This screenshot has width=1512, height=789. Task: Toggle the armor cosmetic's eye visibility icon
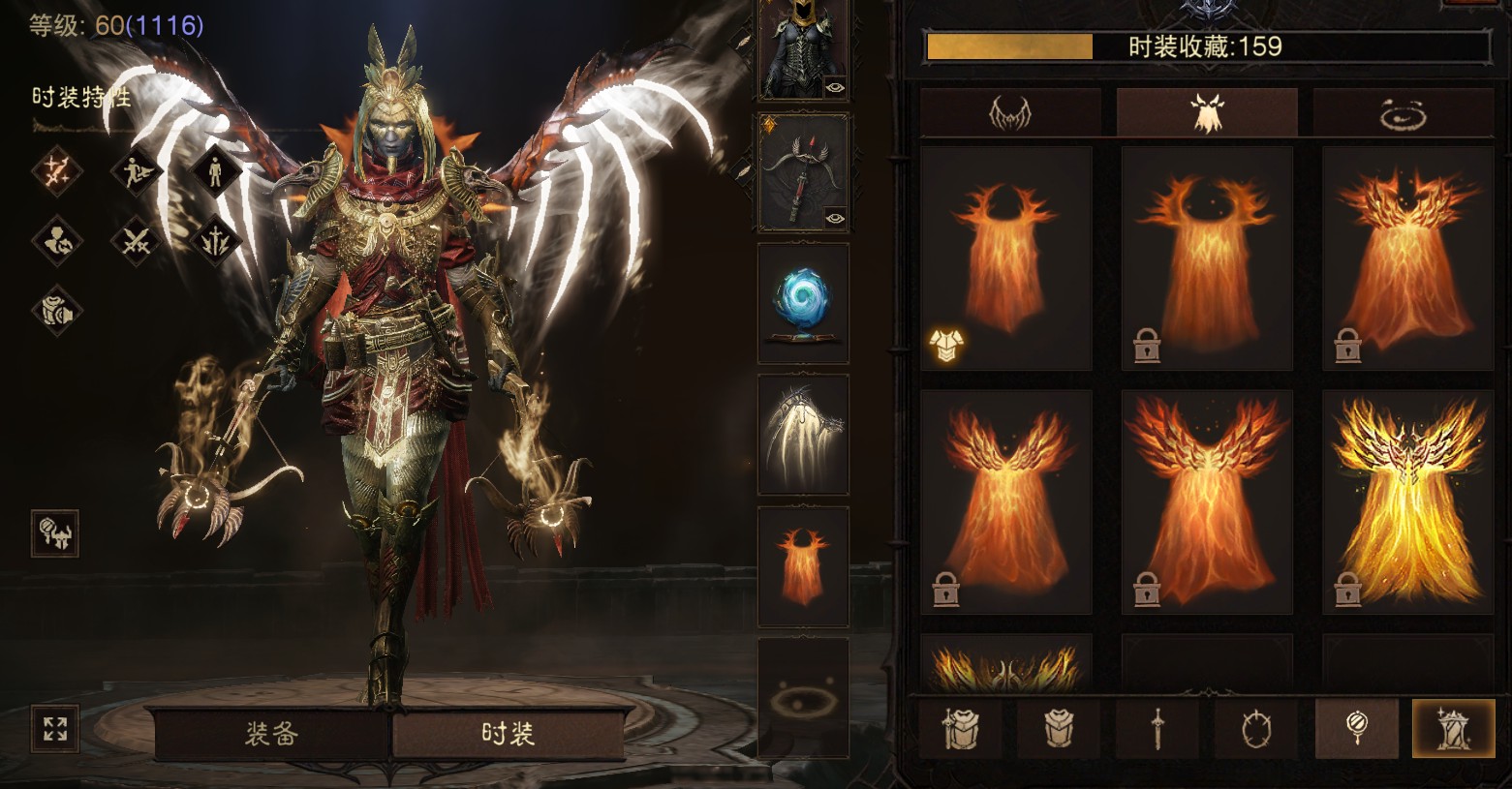pyautogui.click(x=835, y=87)
